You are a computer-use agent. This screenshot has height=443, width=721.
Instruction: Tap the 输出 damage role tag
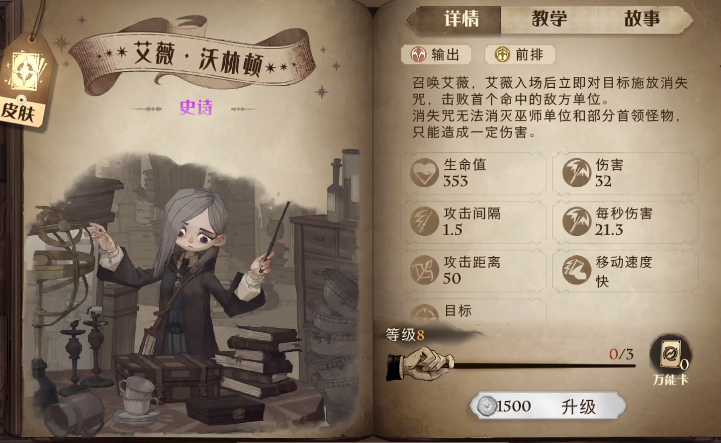(x=436, y=55)
